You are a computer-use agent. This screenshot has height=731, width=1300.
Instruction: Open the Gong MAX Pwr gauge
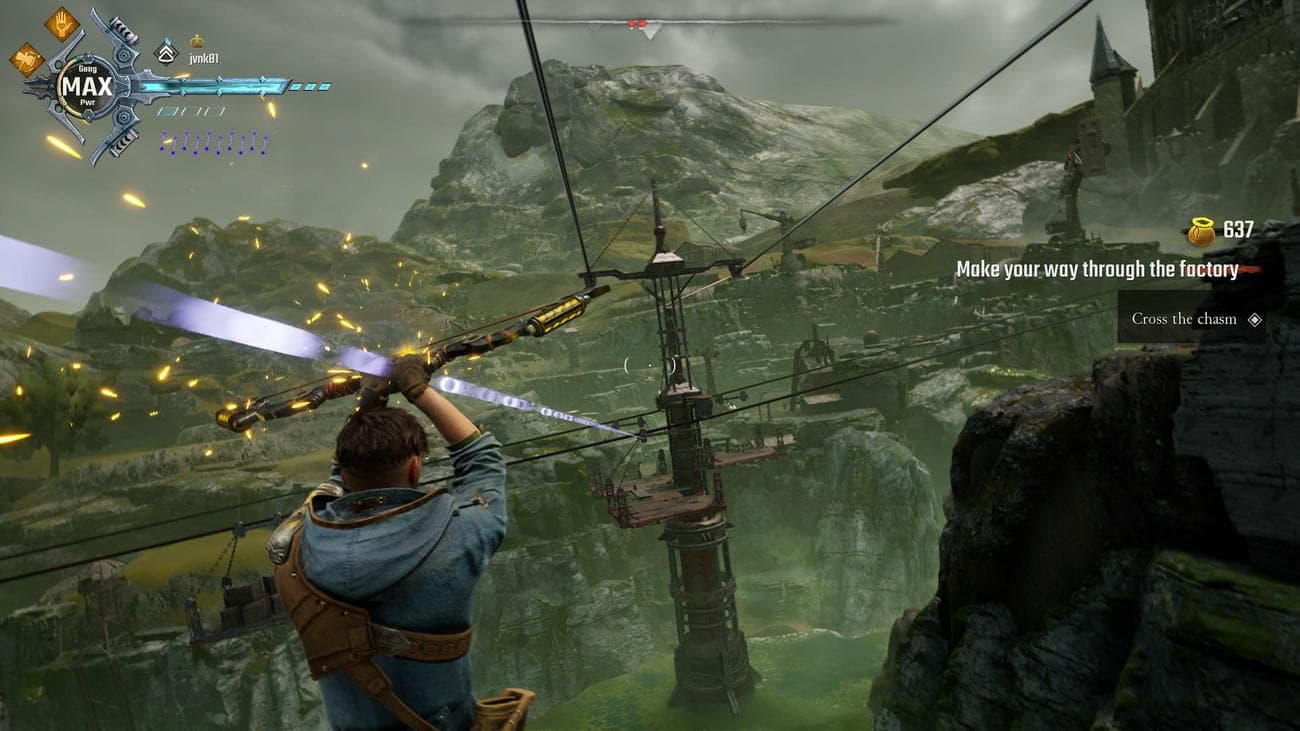tap(88, 85)
